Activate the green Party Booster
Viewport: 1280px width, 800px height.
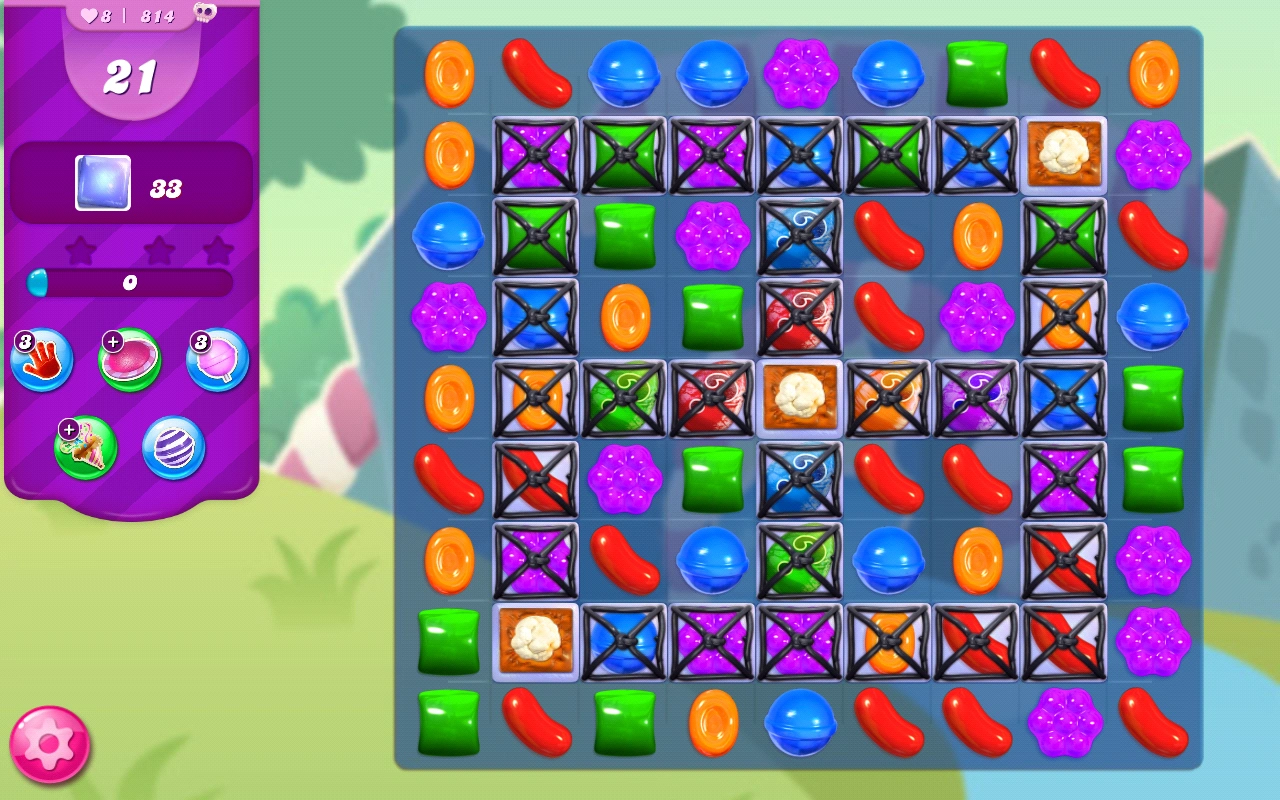pyautogui.click(x=85, y=448)
